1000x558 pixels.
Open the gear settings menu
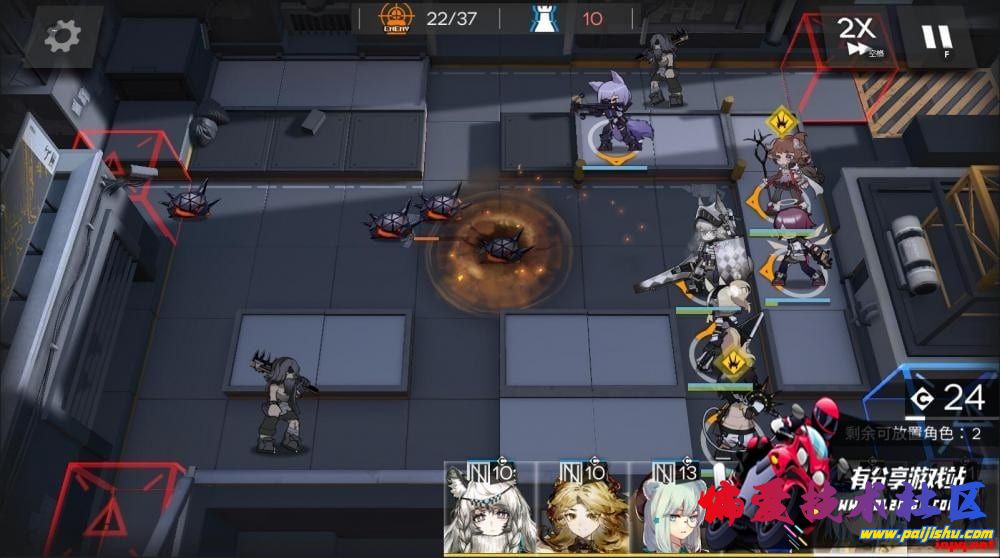(x=62, y=36)
